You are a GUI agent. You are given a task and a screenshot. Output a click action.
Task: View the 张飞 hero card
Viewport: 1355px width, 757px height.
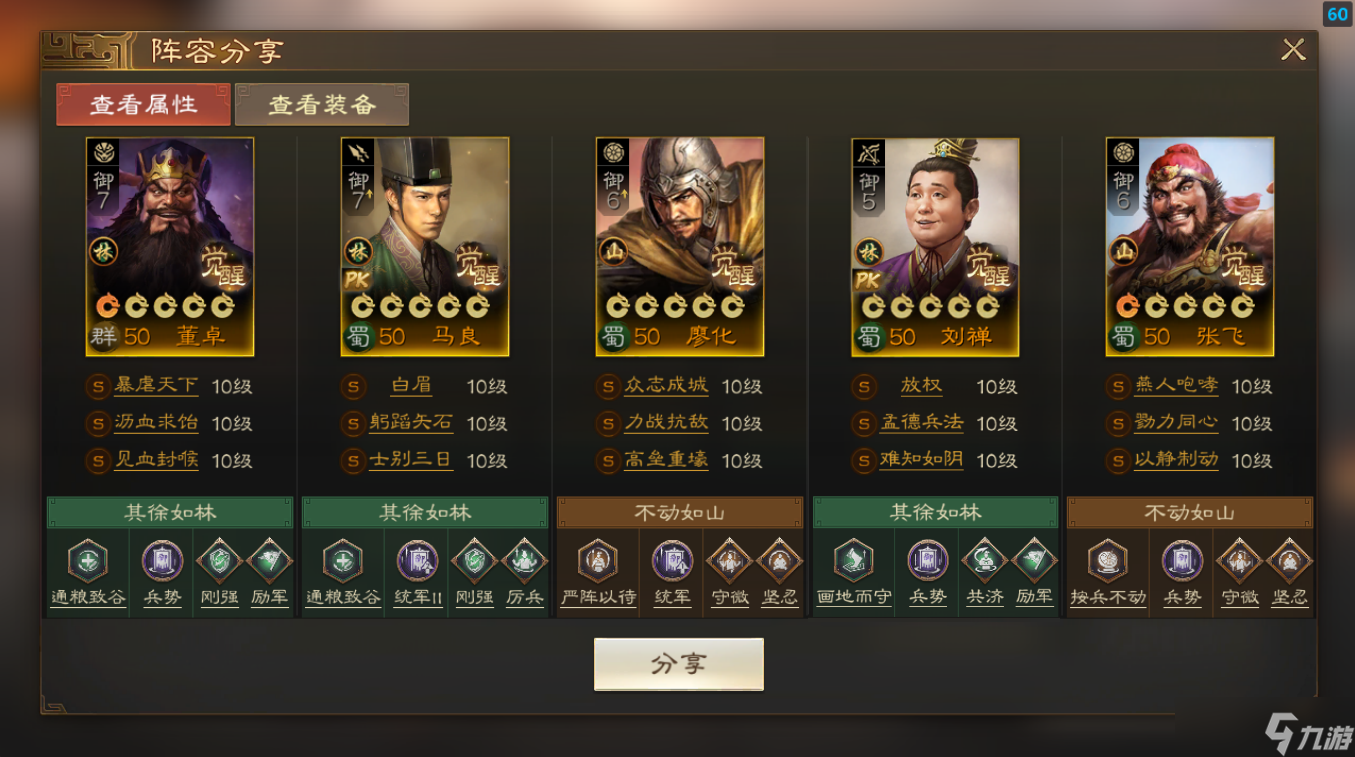tap(1190, 246)
